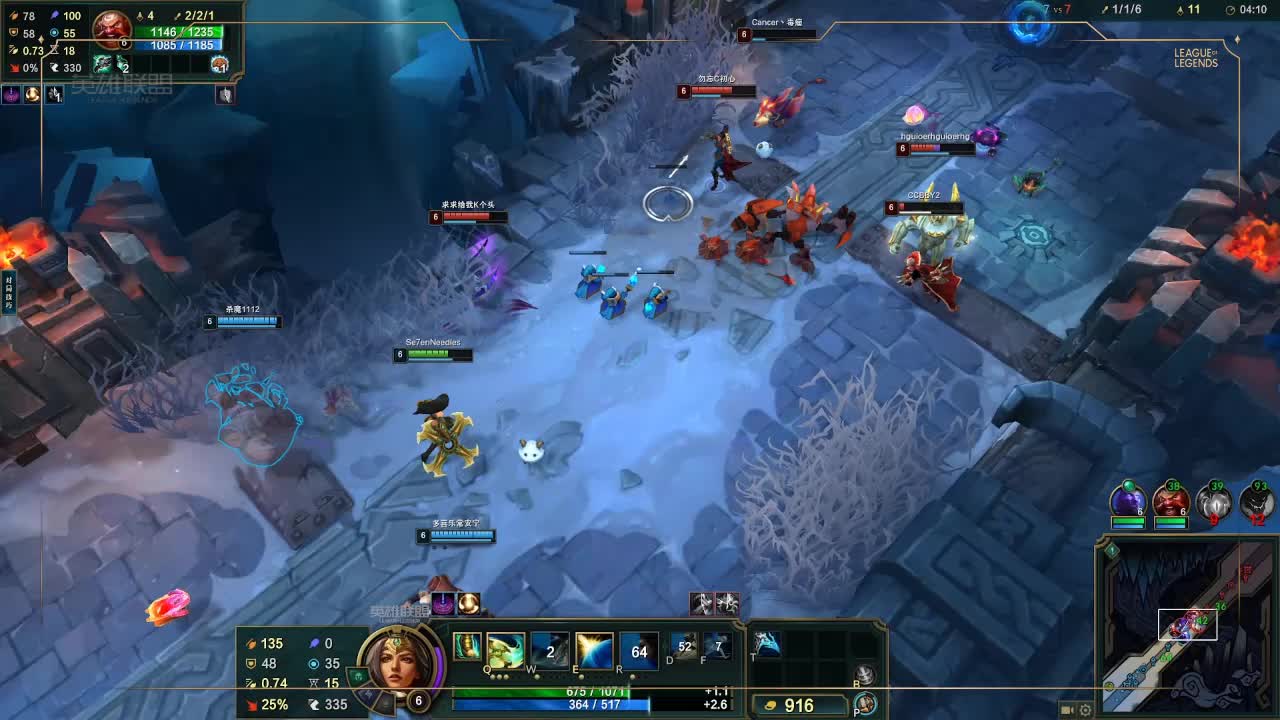The height and width of the screenshot is (720, 1280).
Task: Select the dead ally with 9 second respawn
Action: pos(1214,499)
